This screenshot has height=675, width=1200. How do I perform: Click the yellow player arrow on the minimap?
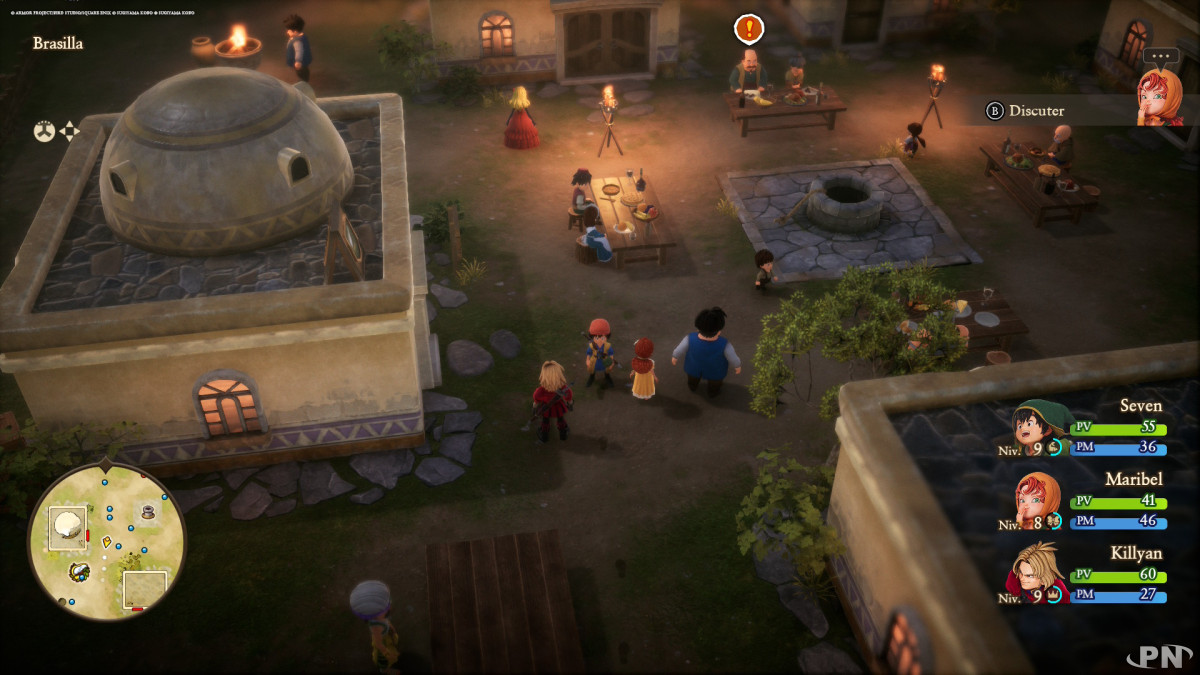click(x=107, y=542)
